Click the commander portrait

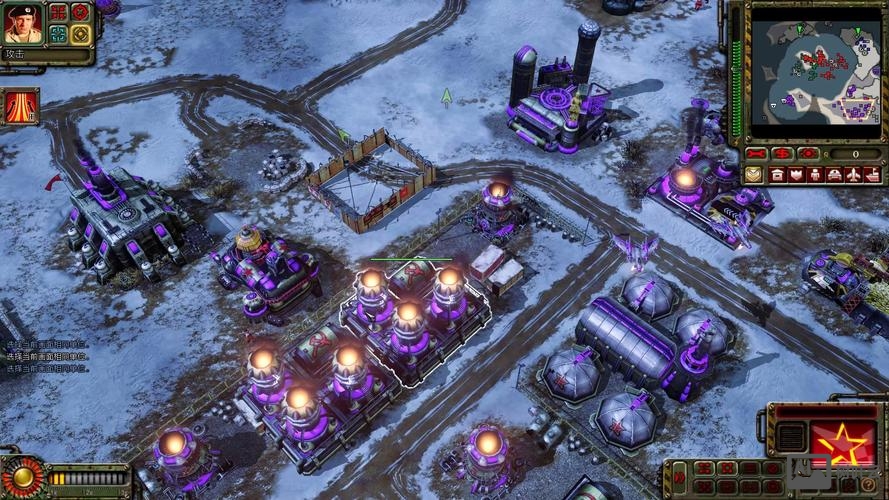click(x=22, y=23)
